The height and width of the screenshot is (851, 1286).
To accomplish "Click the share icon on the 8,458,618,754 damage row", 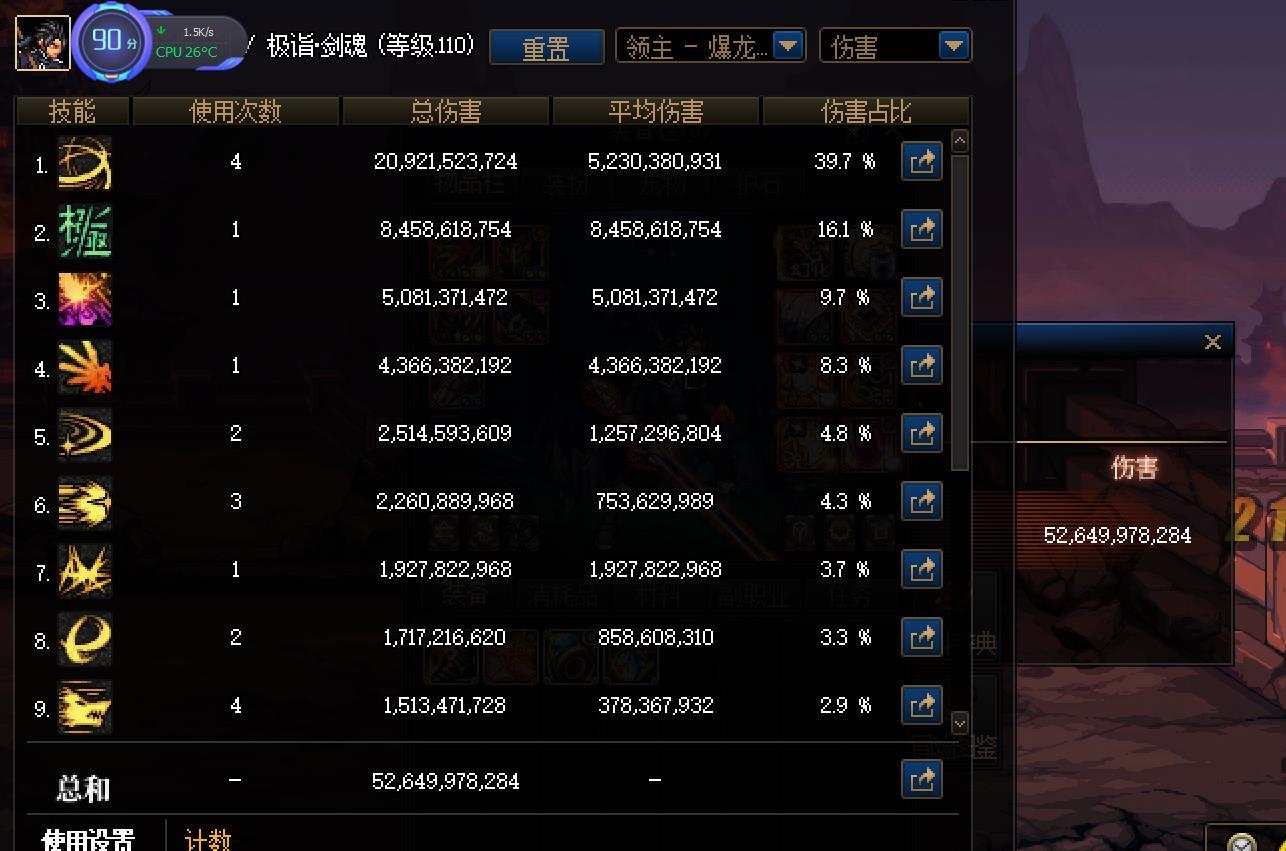I will click(x=921, y=229).
